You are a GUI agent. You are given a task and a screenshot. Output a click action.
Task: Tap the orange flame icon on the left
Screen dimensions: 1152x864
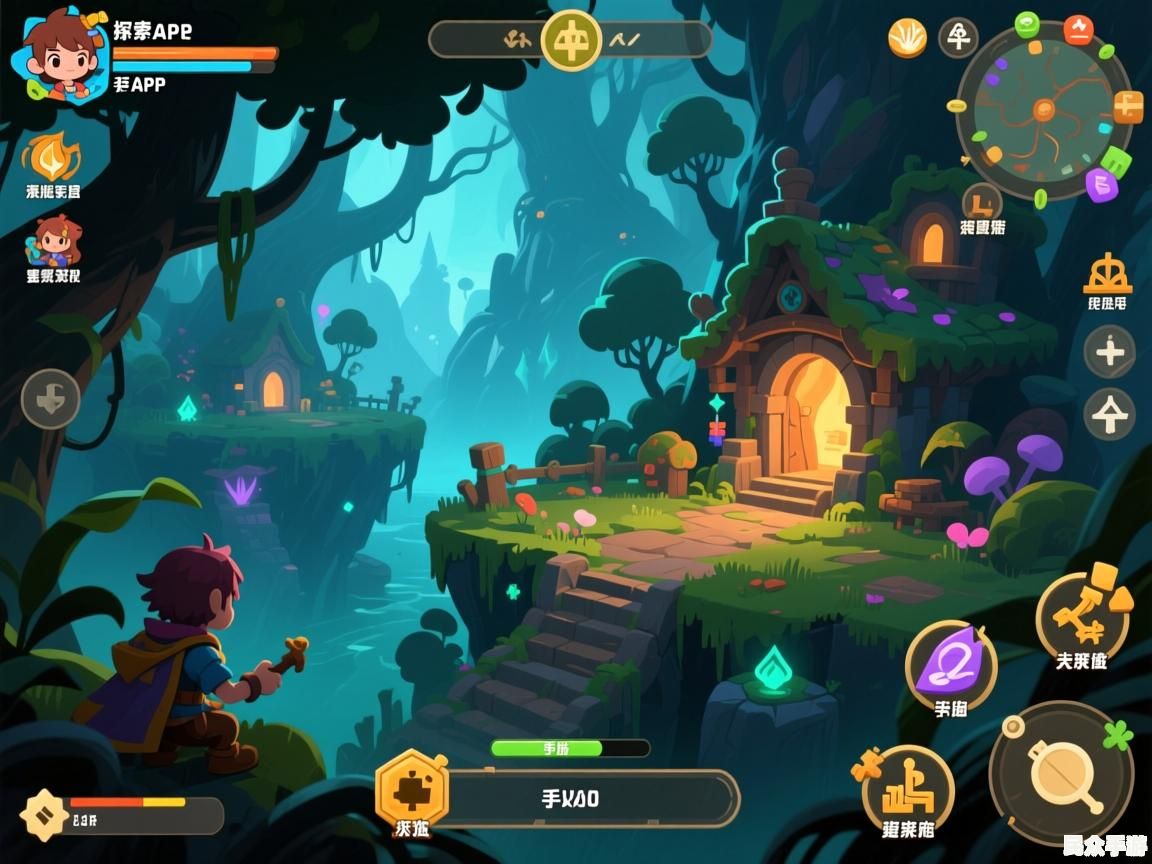pyautogui.click(x=50, y=157)
